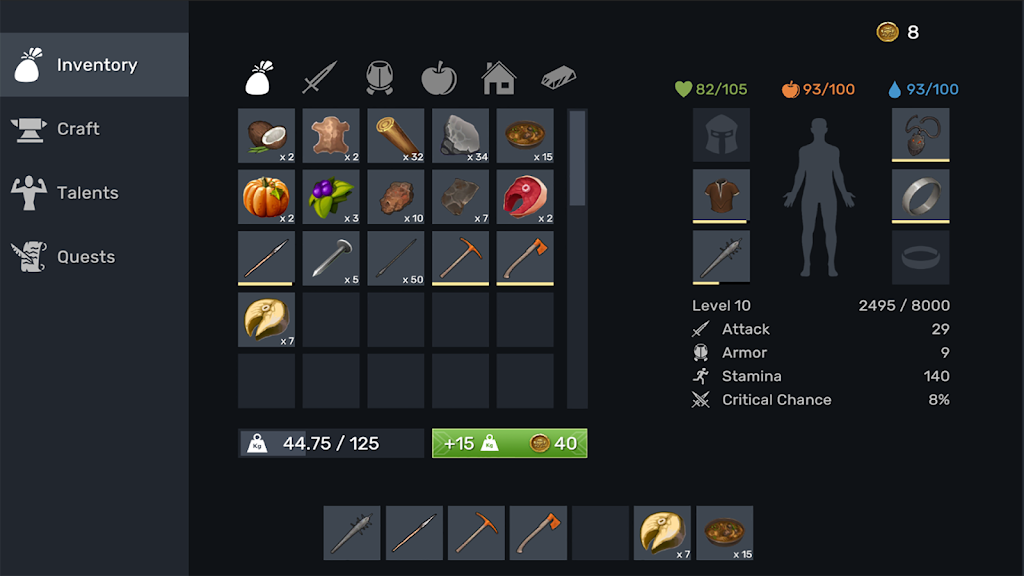1024x576 pixels.
Task: Switch to the weapons filter tab
Action: click(x=320, y=77)
